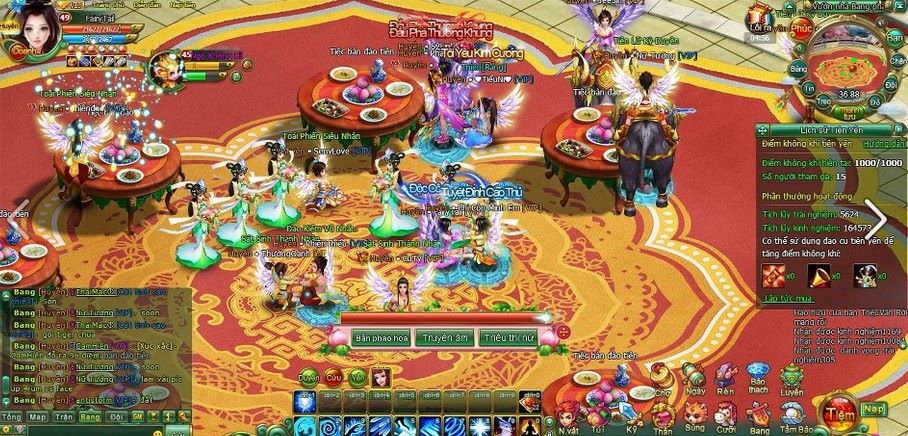
Task: Click the circular minimap
Action: coord(848,67)
